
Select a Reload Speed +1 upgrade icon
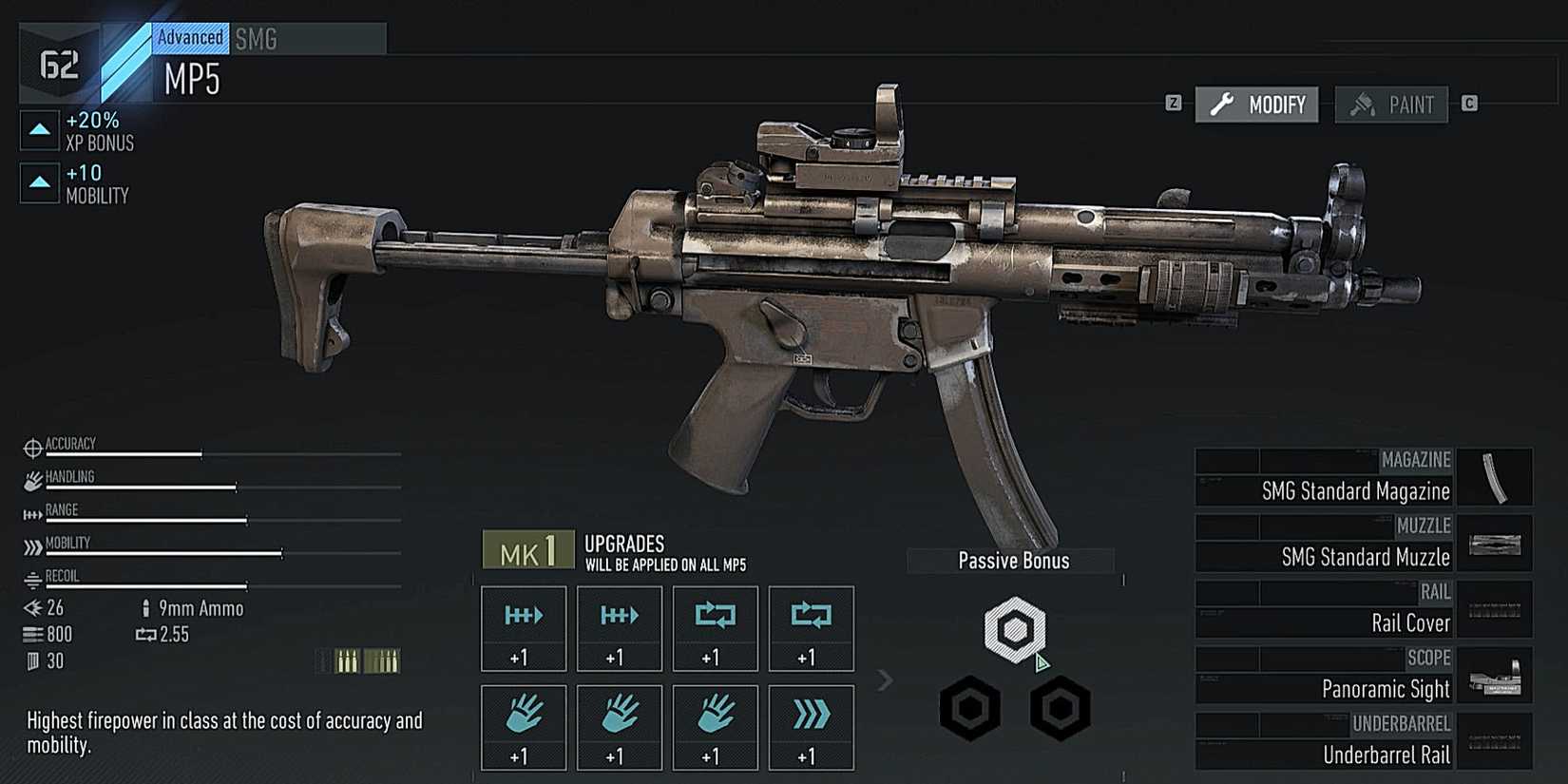715,627
